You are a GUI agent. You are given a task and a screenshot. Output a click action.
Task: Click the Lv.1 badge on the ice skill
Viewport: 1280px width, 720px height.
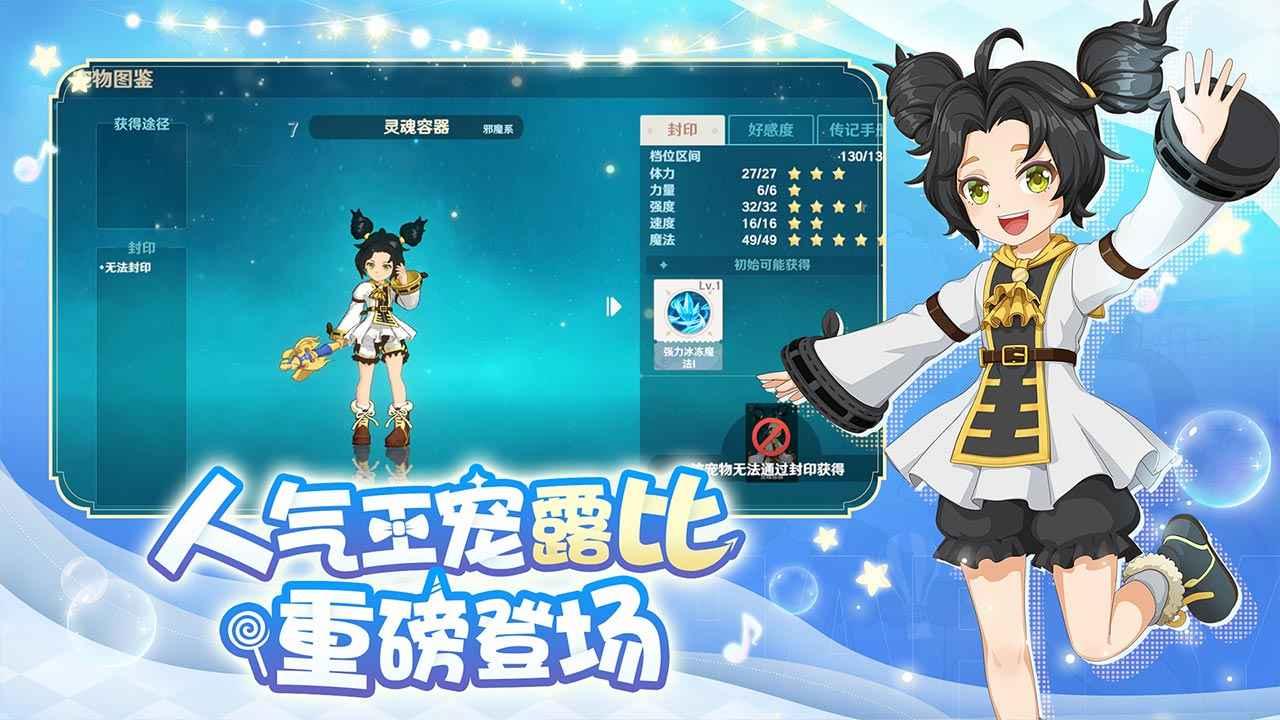click(x=708, y=287)
